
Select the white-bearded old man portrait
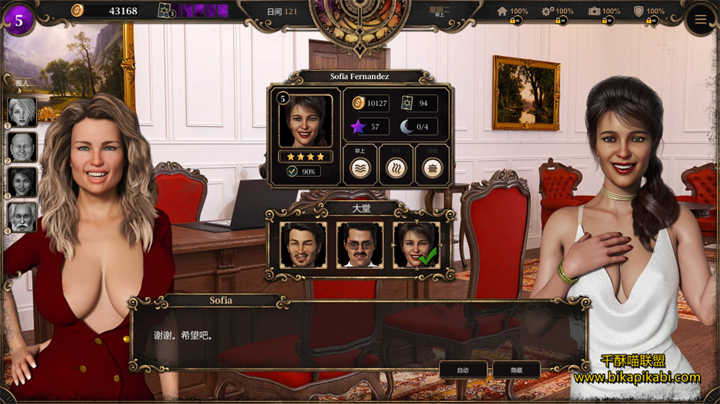click(22, 217)
